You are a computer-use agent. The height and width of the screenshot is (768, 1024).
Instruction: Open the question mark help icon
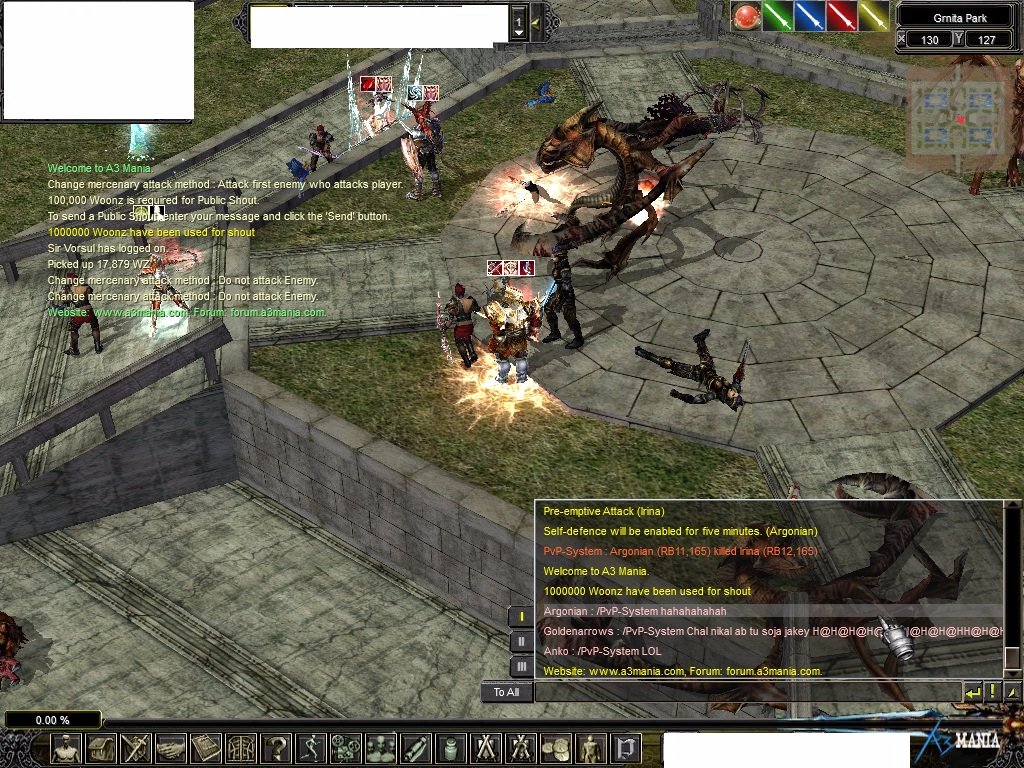pyautogui.click(x=276, y=747)
